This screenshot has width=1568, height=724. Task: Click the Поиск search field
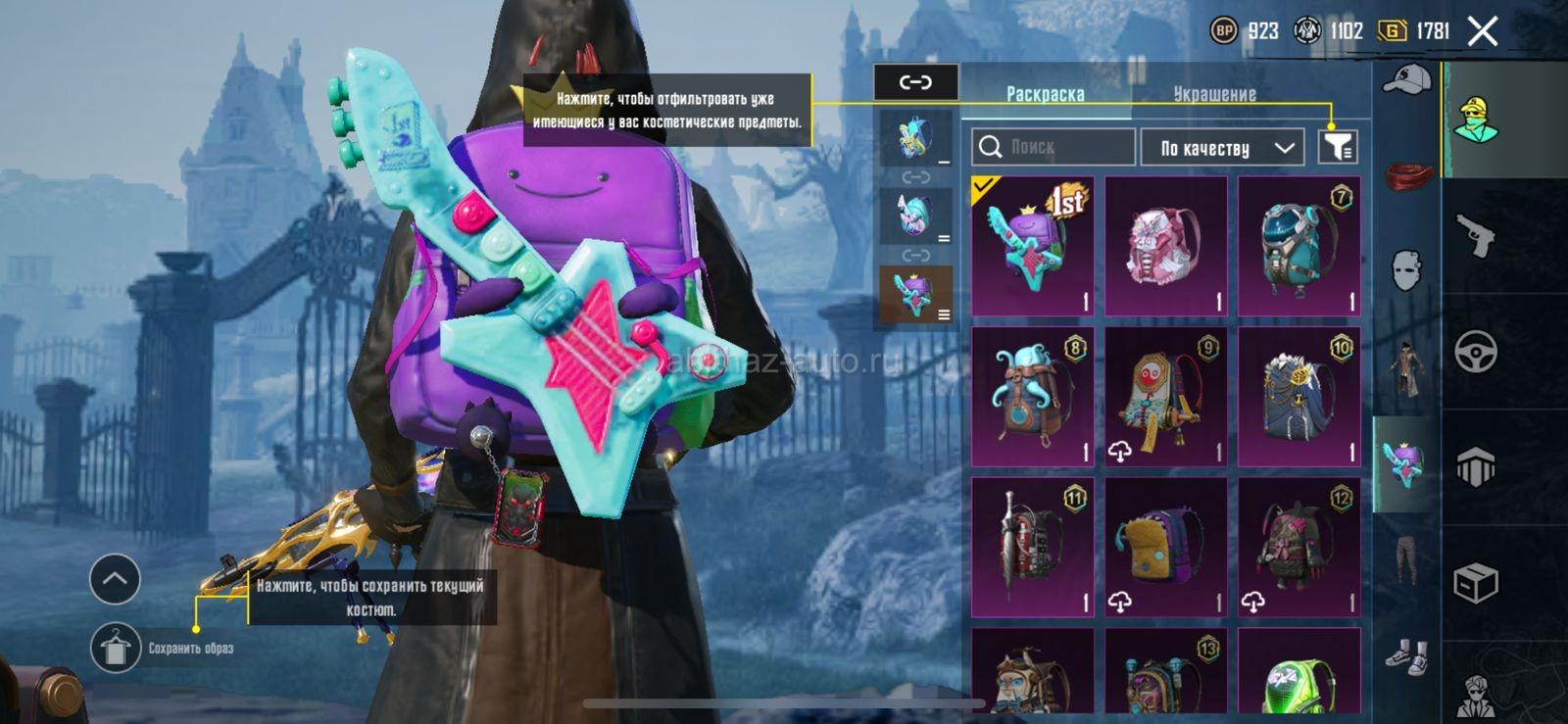(x=1053, y=147)
